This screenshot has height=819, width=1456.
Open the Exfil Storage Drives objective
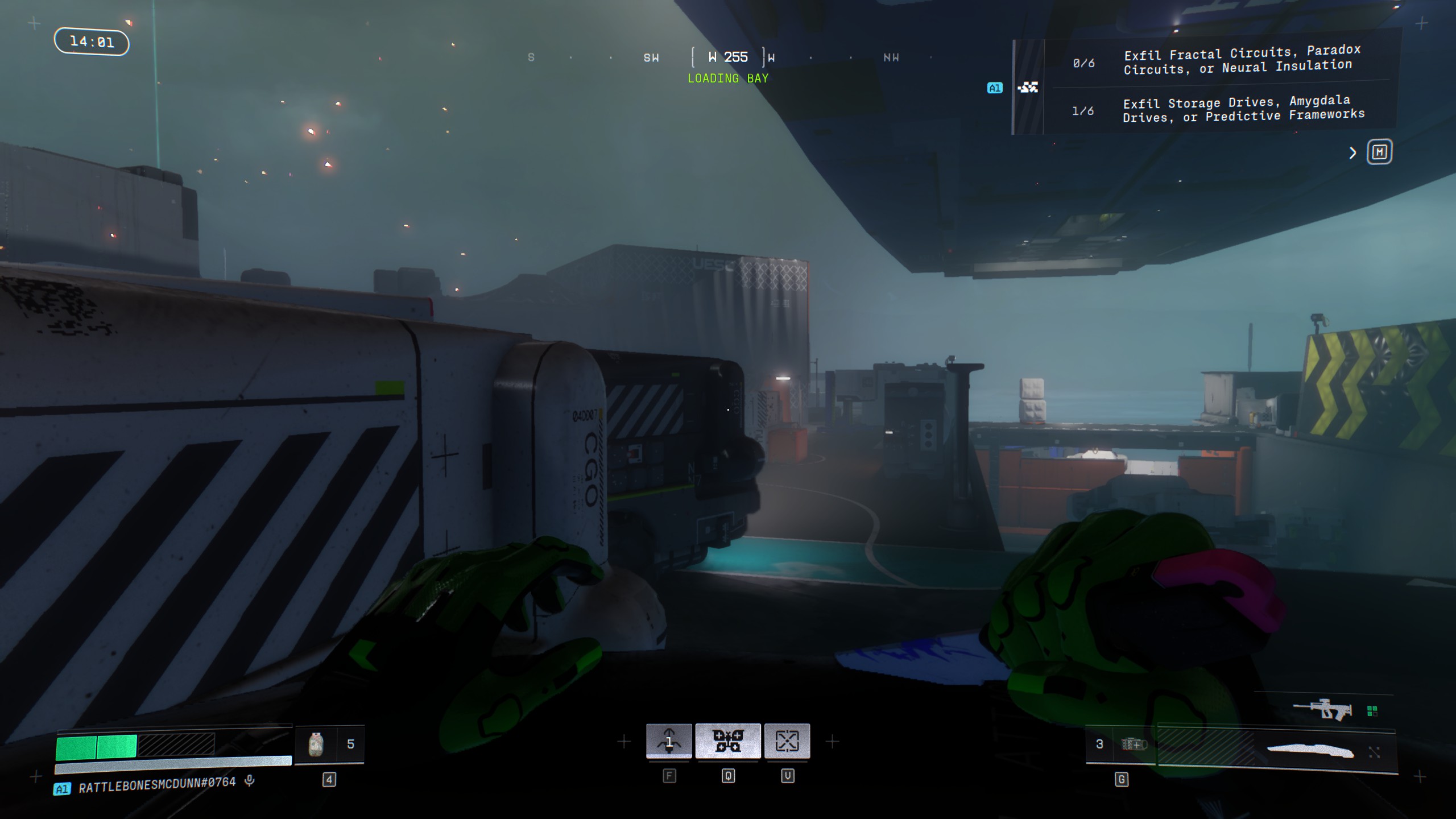1243,109
